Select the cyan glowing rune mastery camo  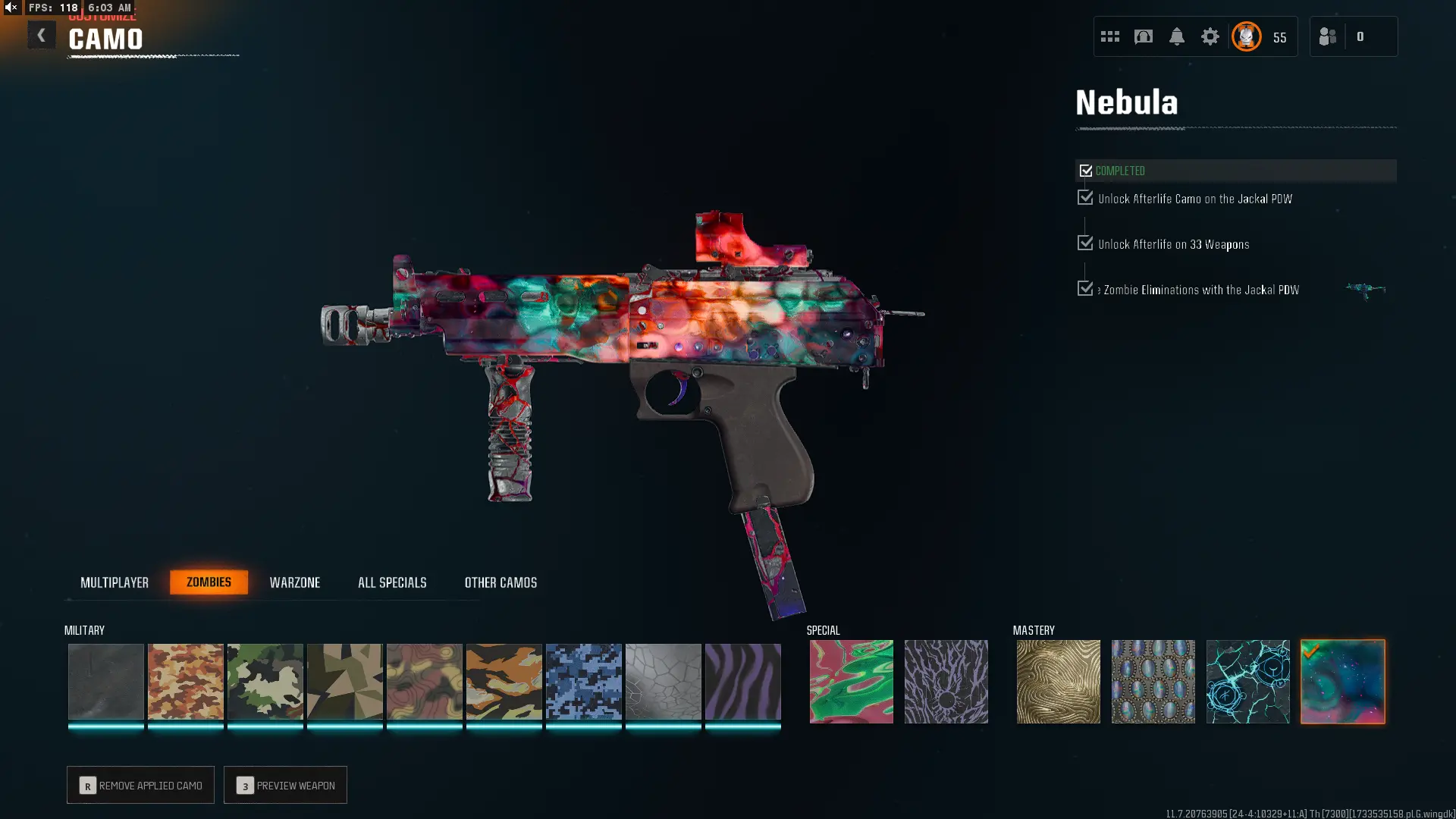pos(1247,681)
